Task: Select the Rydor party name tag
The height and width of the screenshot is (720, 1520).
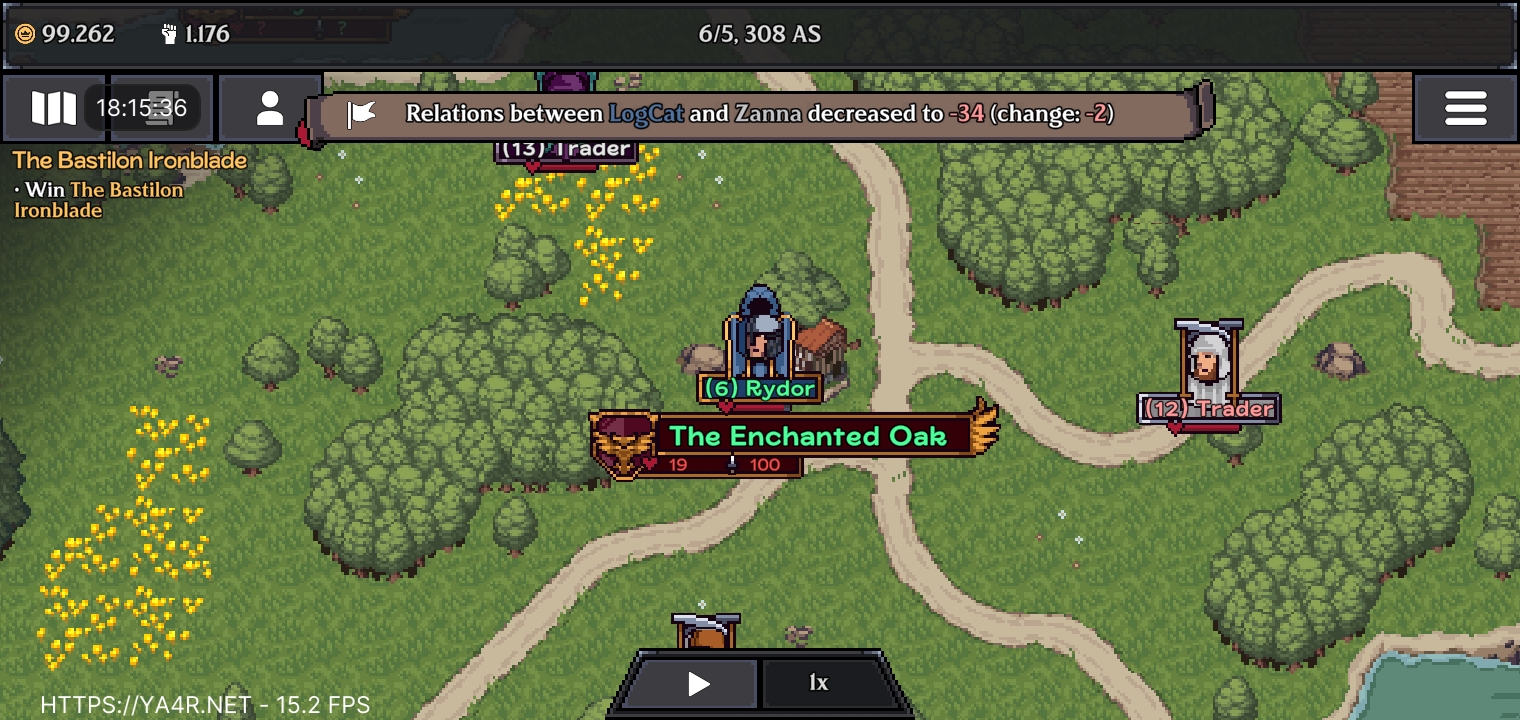Action: point(760,388)
